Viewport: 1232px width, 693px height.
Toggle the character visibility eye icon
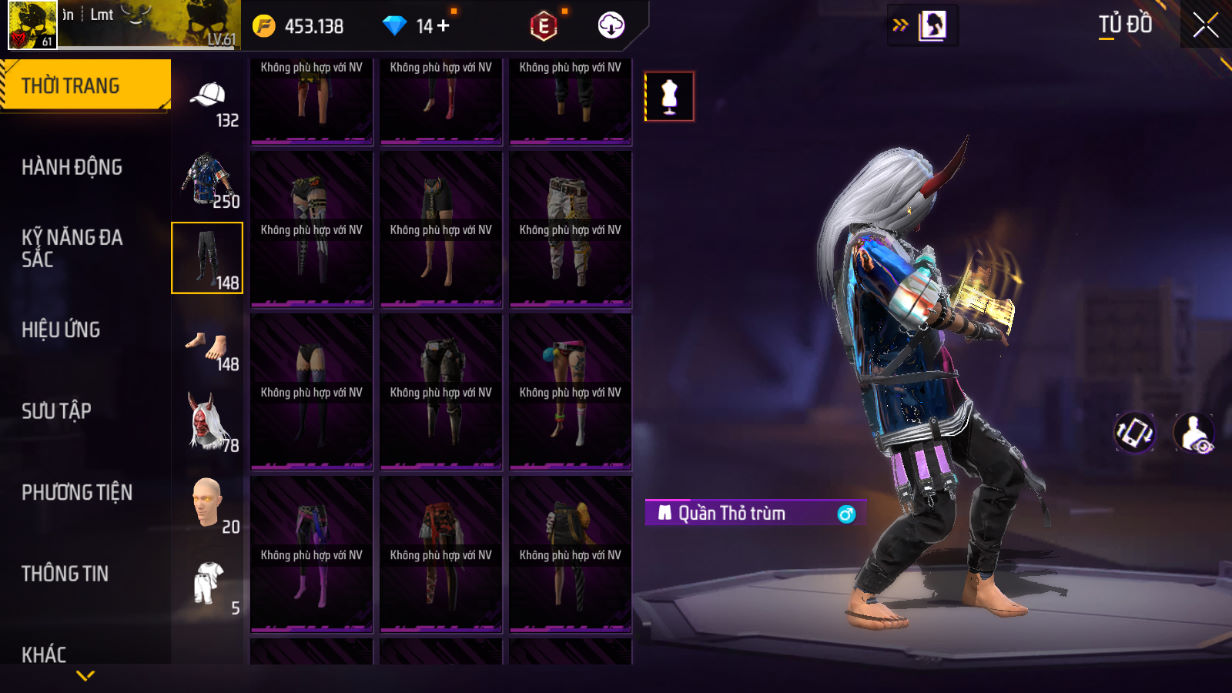click(1193, 433)
